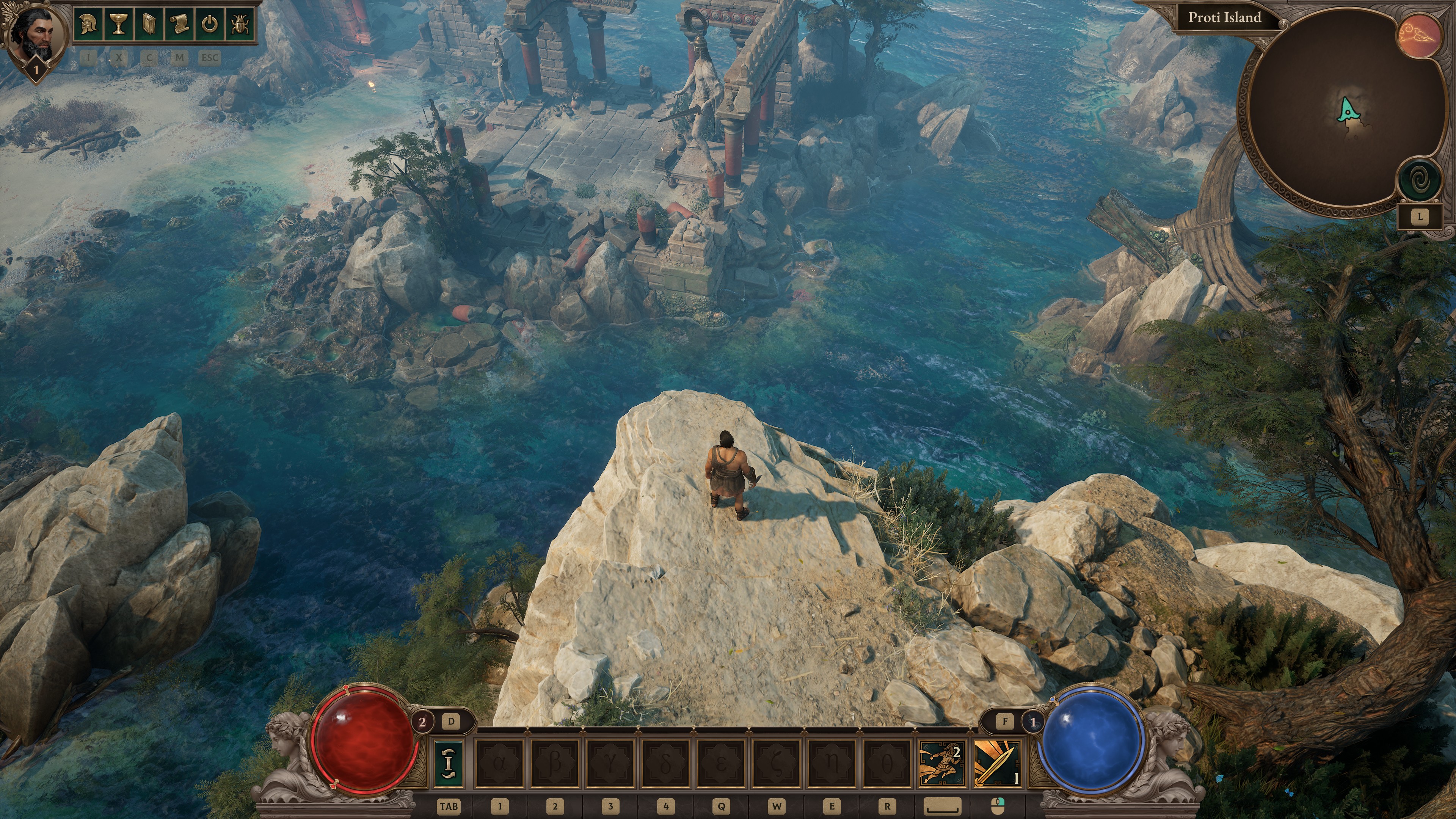Report a bug with the beetle icon
This screenshot has height=819, width=1456.
point(240,24)
